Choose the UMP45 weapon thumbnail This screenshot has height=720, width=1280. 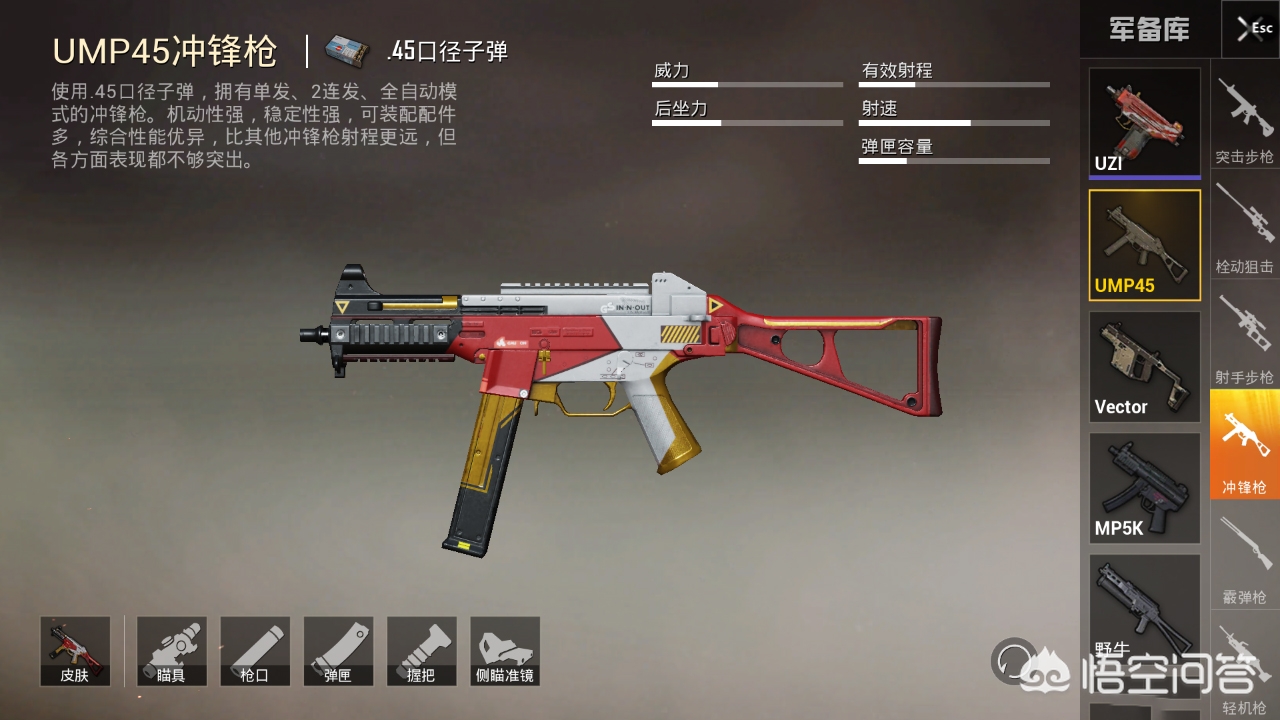[x=1144, y=245]
